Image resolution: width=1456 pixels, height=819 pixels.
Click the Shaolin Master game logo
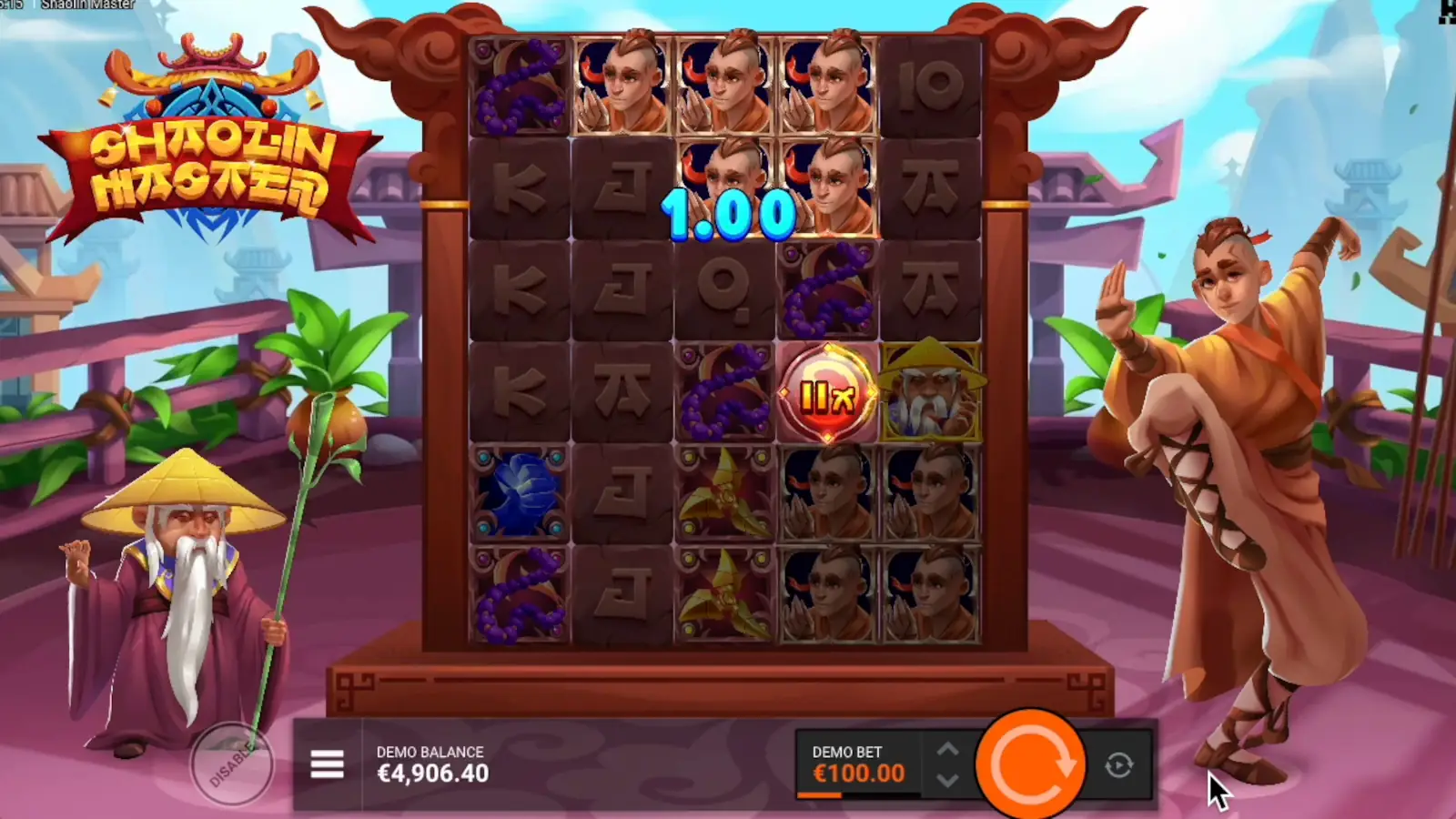tap(209, 136)
